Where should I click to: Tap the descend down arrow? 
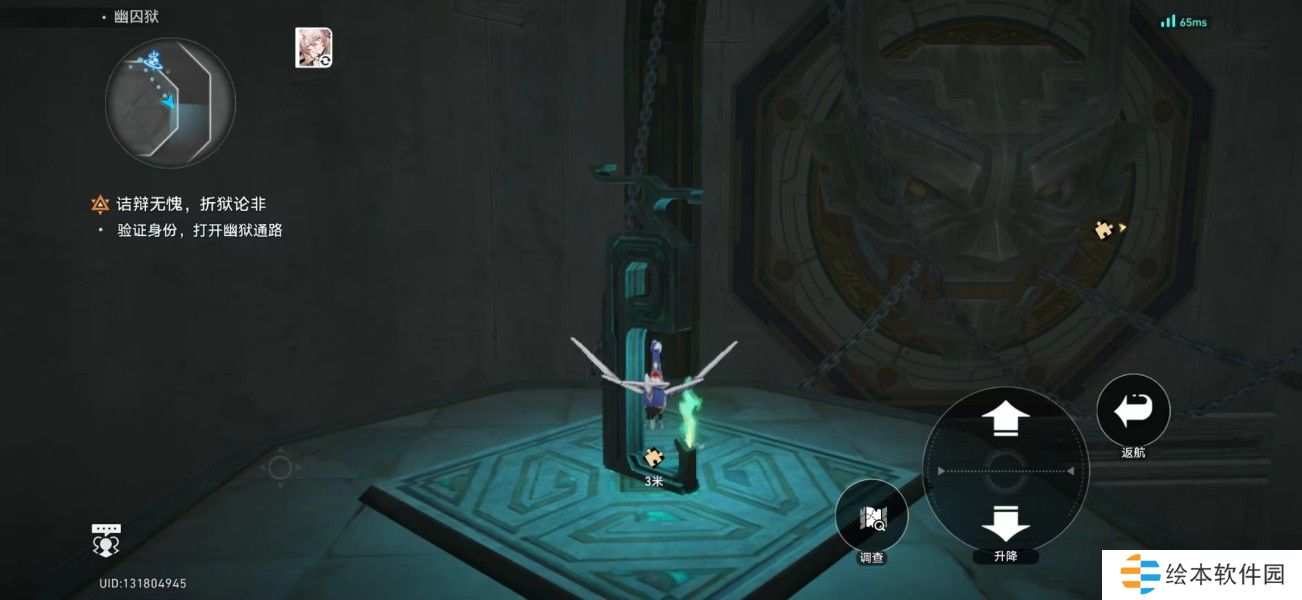pos(1006,522)
